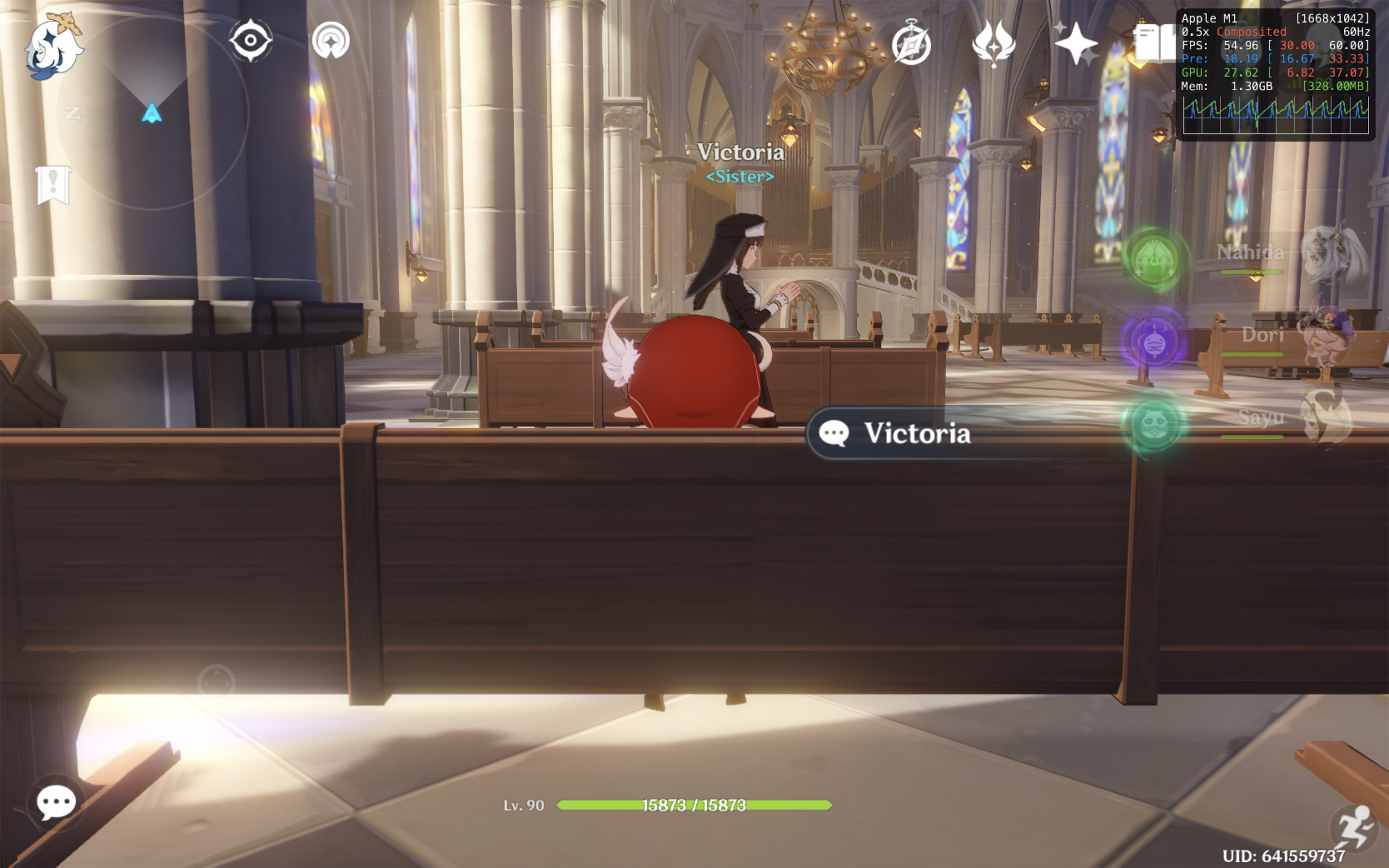Image resolution: width=1389 pixels, height=868 pixels.
Task: Open the chat speech bubble
Action: click(x=55, y=802)
